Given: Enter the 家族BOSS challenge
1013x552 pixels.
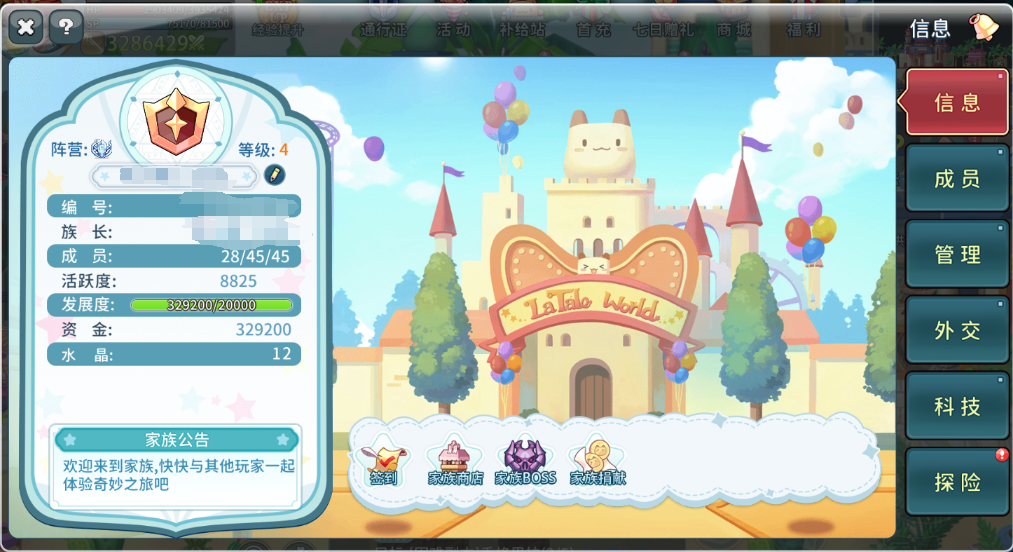Looking at the screenshot, I should pos(525,462).
